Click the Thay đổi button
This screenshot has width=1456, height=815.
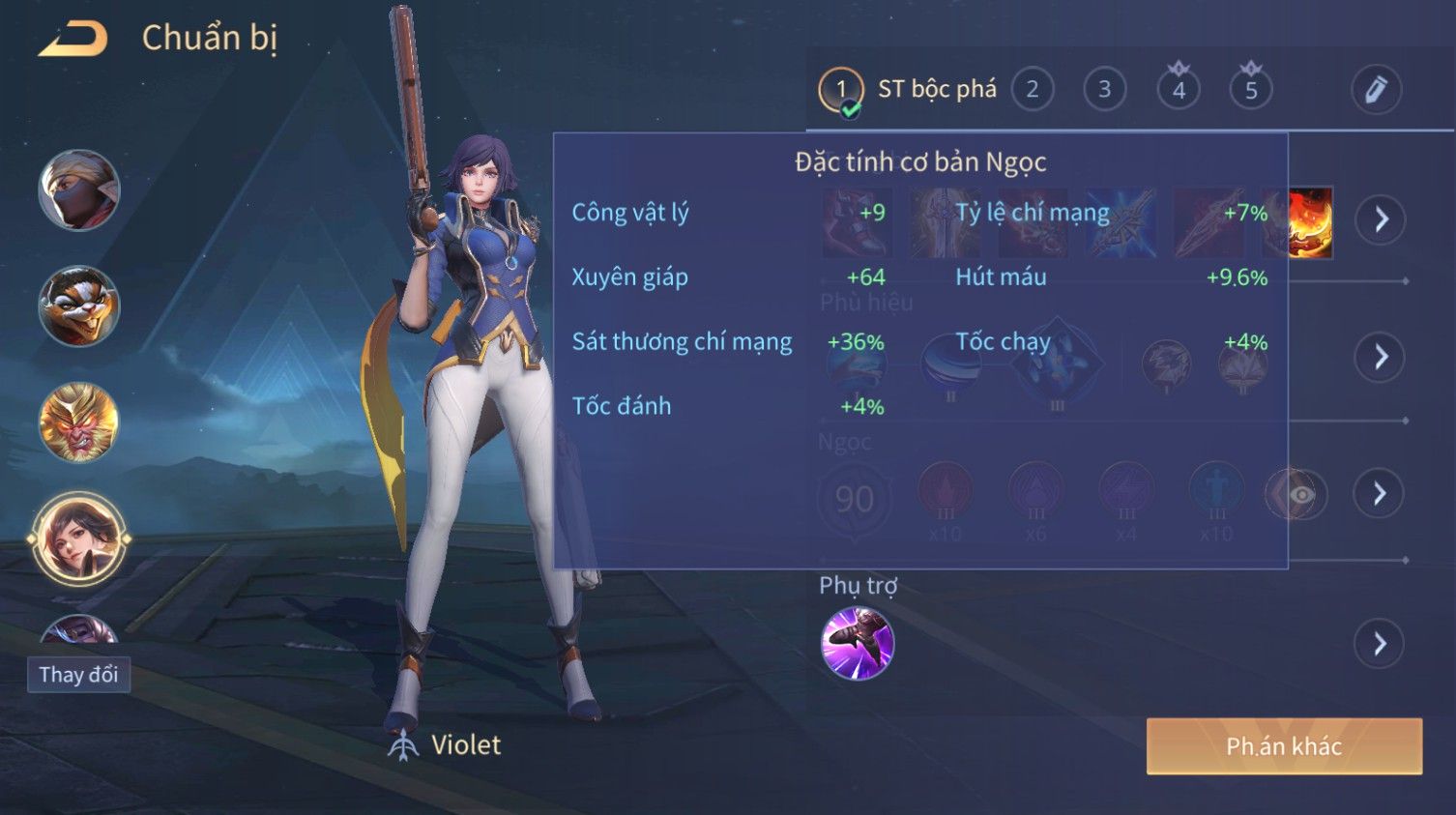78,674
